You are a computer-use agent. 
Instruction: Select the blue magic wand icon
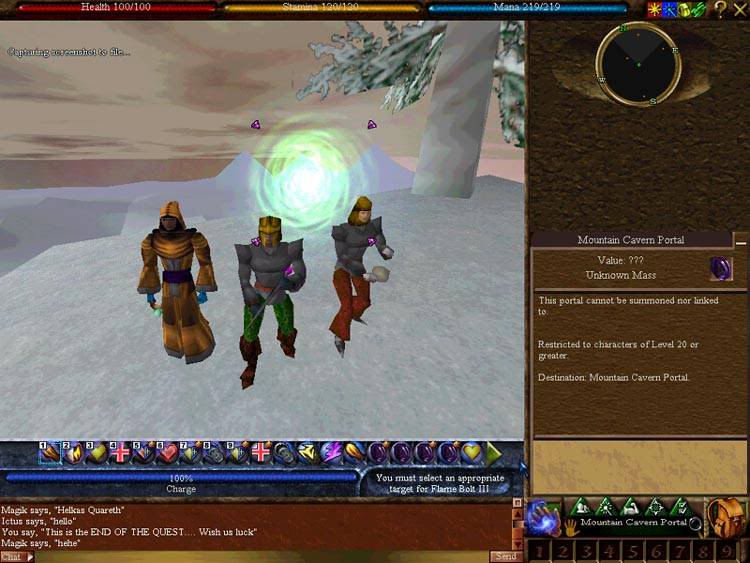667,10
